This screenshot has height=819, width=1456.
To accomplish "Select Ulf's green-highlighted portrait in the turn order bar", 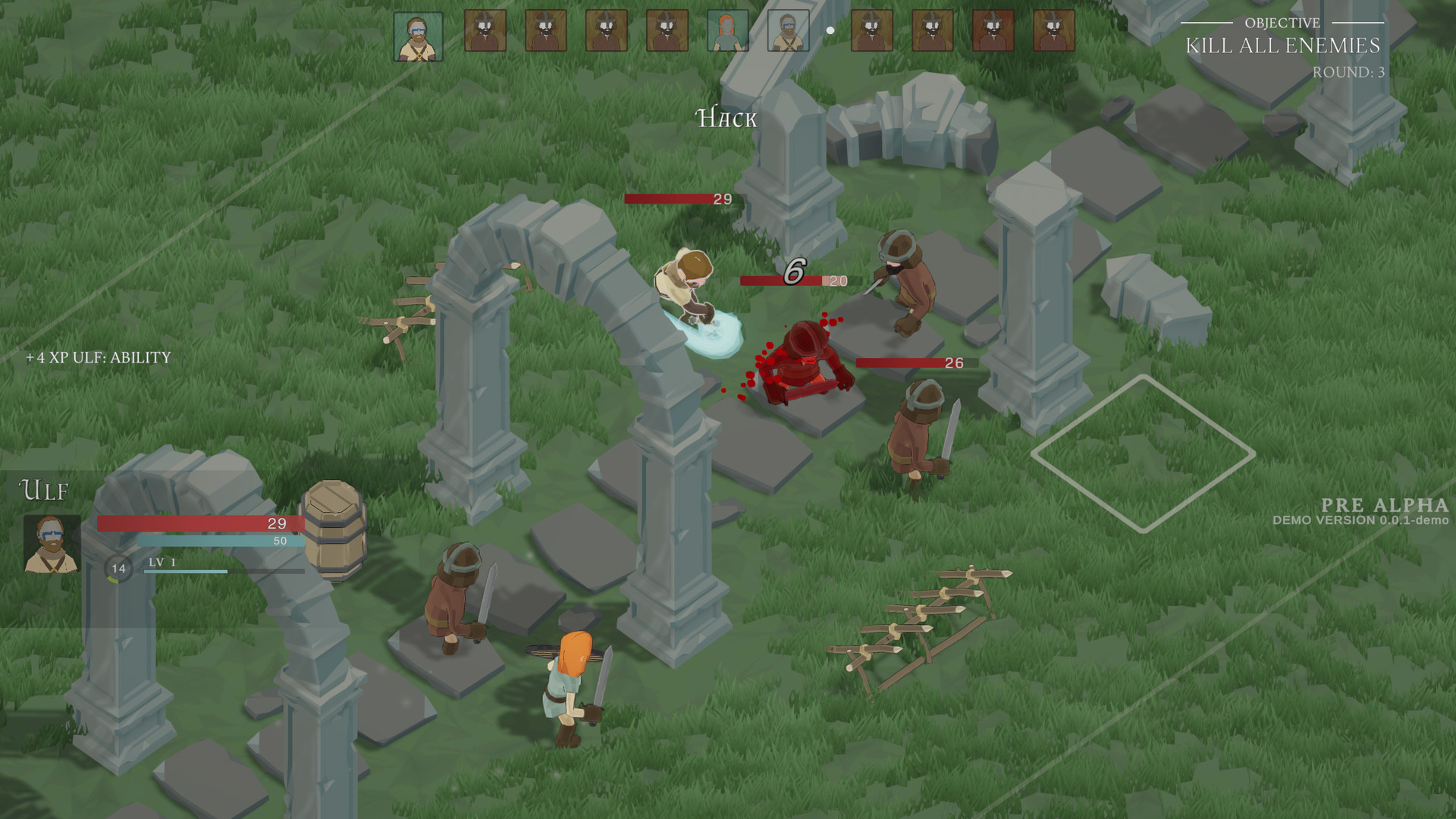I will (x=419, y=36).
